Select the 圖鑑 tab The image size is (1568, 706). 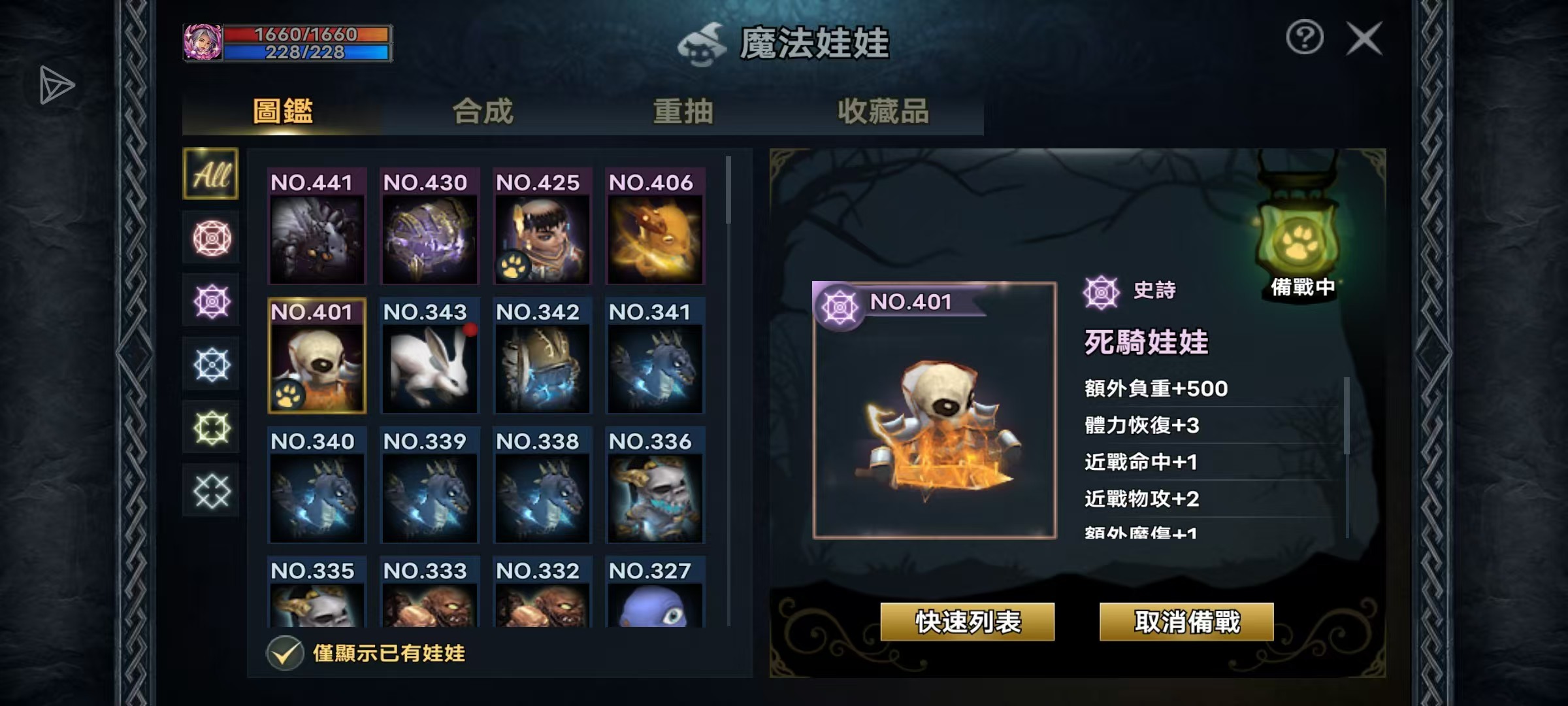coord(283,111)
